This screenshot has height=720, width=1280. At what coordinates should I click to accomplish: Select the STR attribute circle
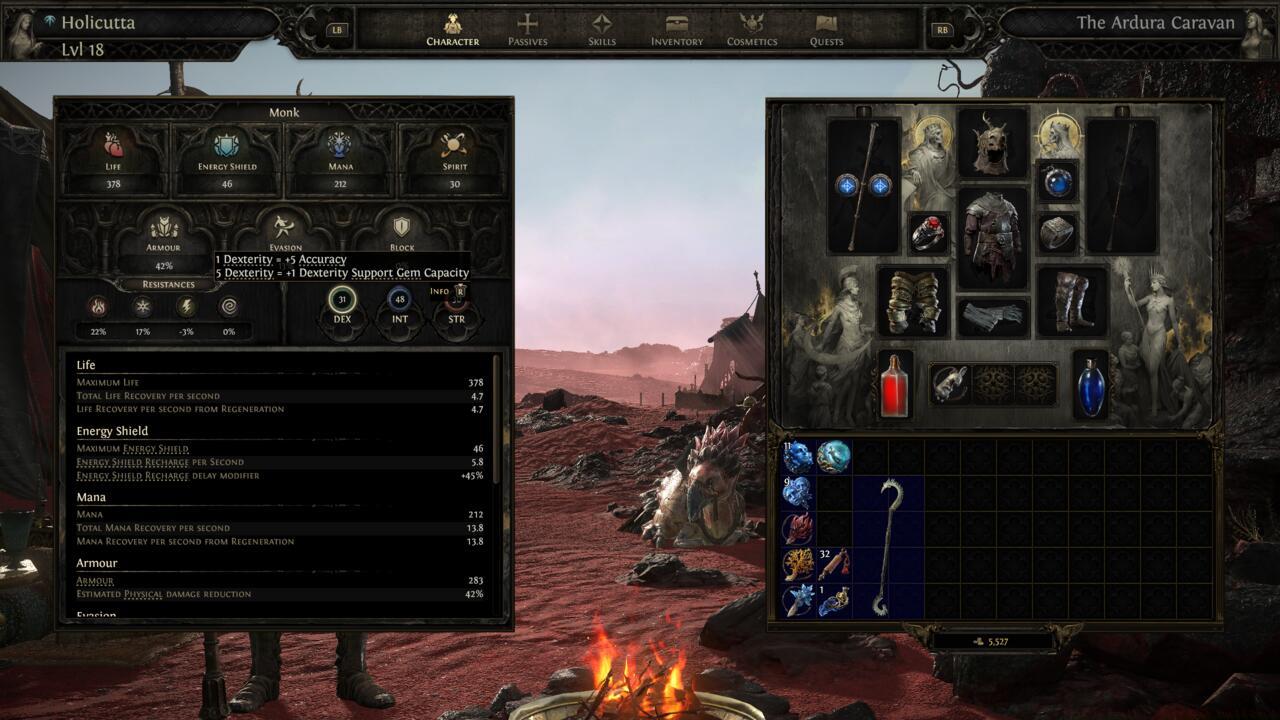click(456, 305)
